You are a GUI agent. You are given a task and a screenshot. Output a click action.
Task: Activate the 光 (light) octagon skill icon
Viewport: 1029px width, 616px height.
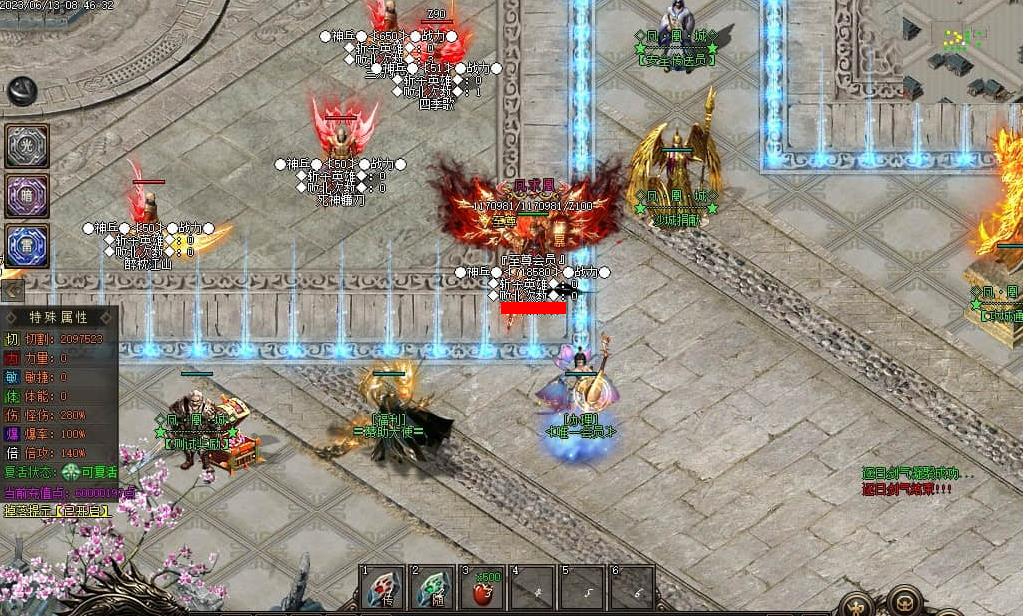pyautogui.click(x=27, y=146)
